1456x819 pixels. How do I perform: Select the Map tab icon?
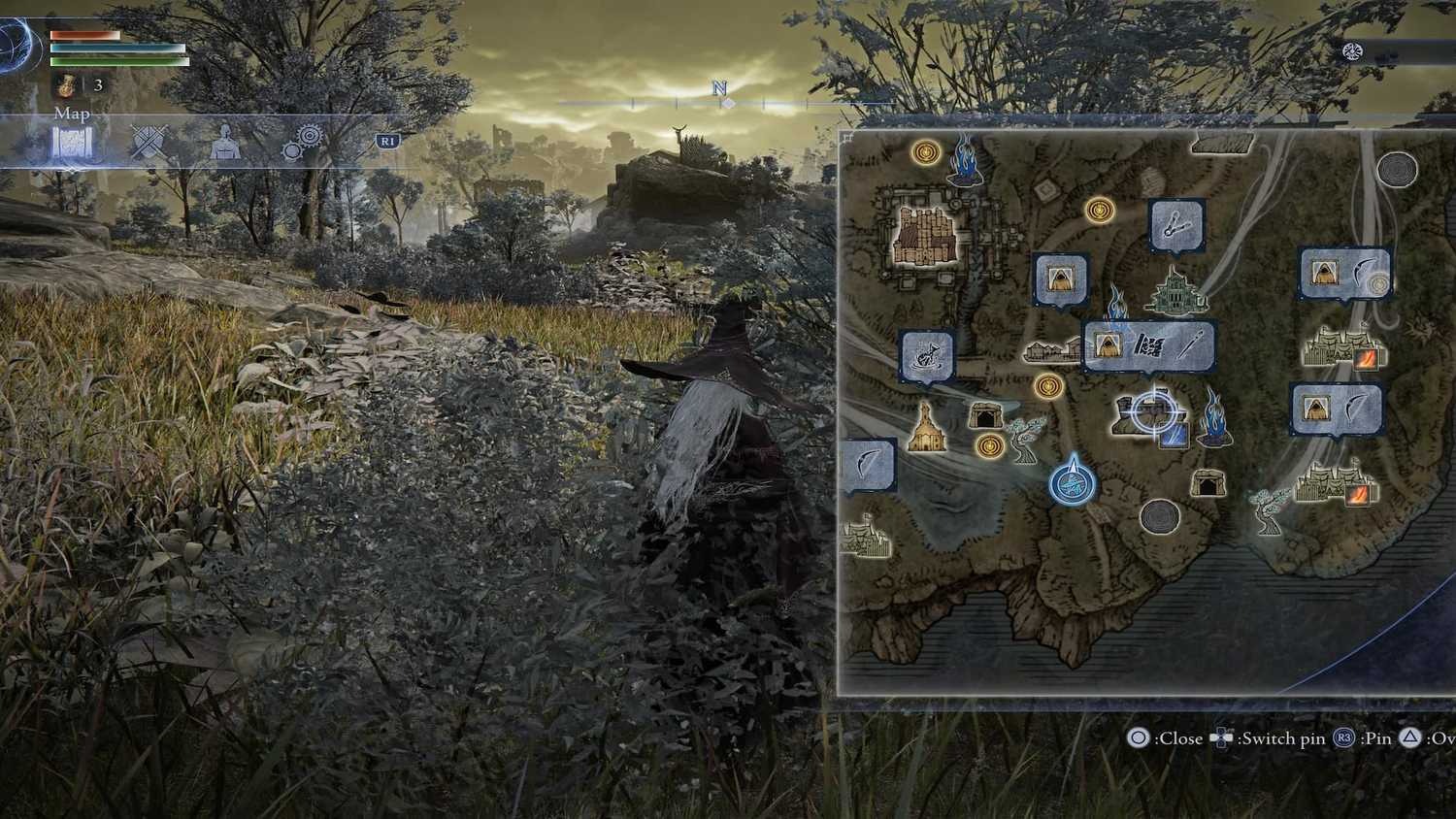tap(72, 146)
